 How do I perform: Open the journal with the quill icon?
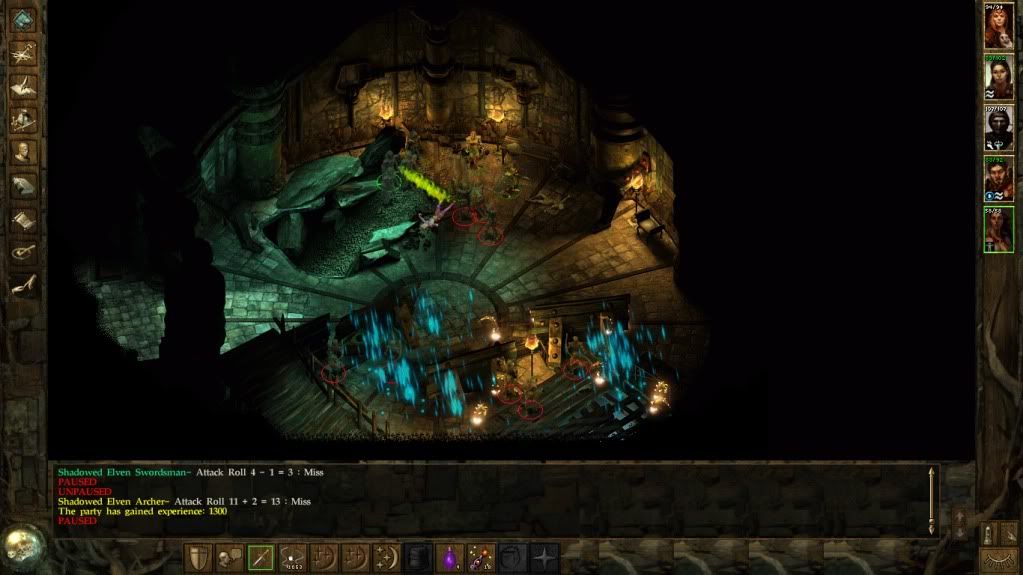pos(23,86)
